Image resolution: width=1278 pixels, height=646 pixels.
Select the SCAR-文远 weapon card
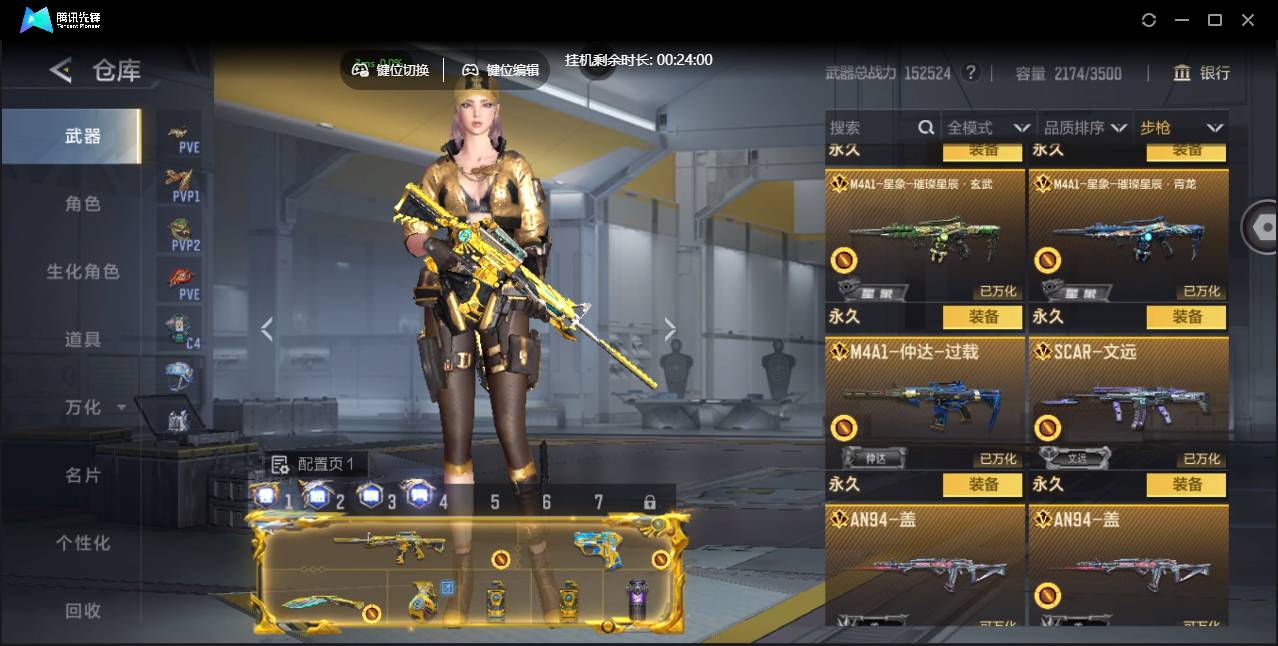1128,400
